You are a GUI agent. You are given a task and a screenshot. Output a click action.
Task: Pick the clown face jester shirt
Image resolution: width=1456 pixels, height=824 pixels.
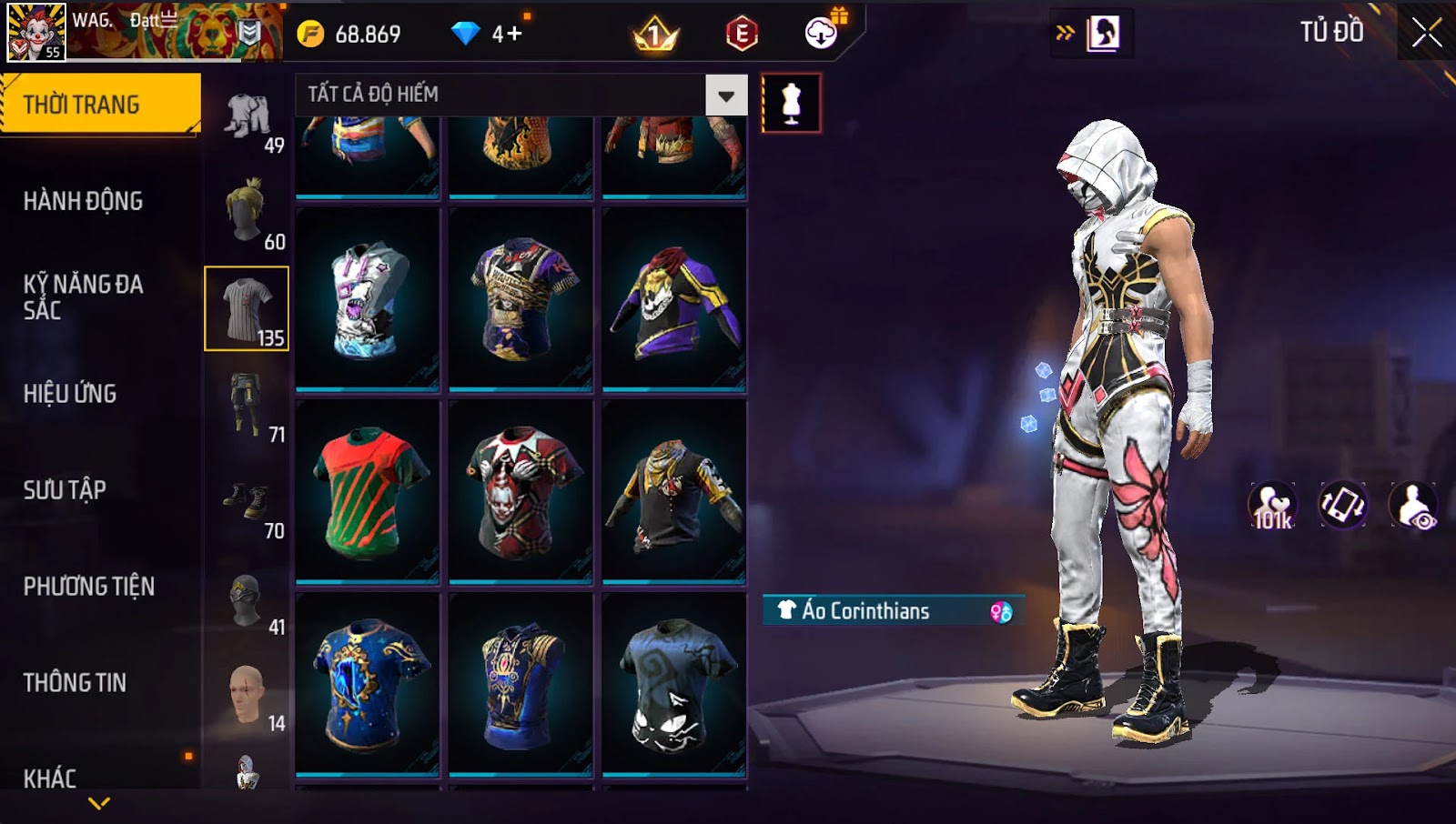tap(521, 491)
